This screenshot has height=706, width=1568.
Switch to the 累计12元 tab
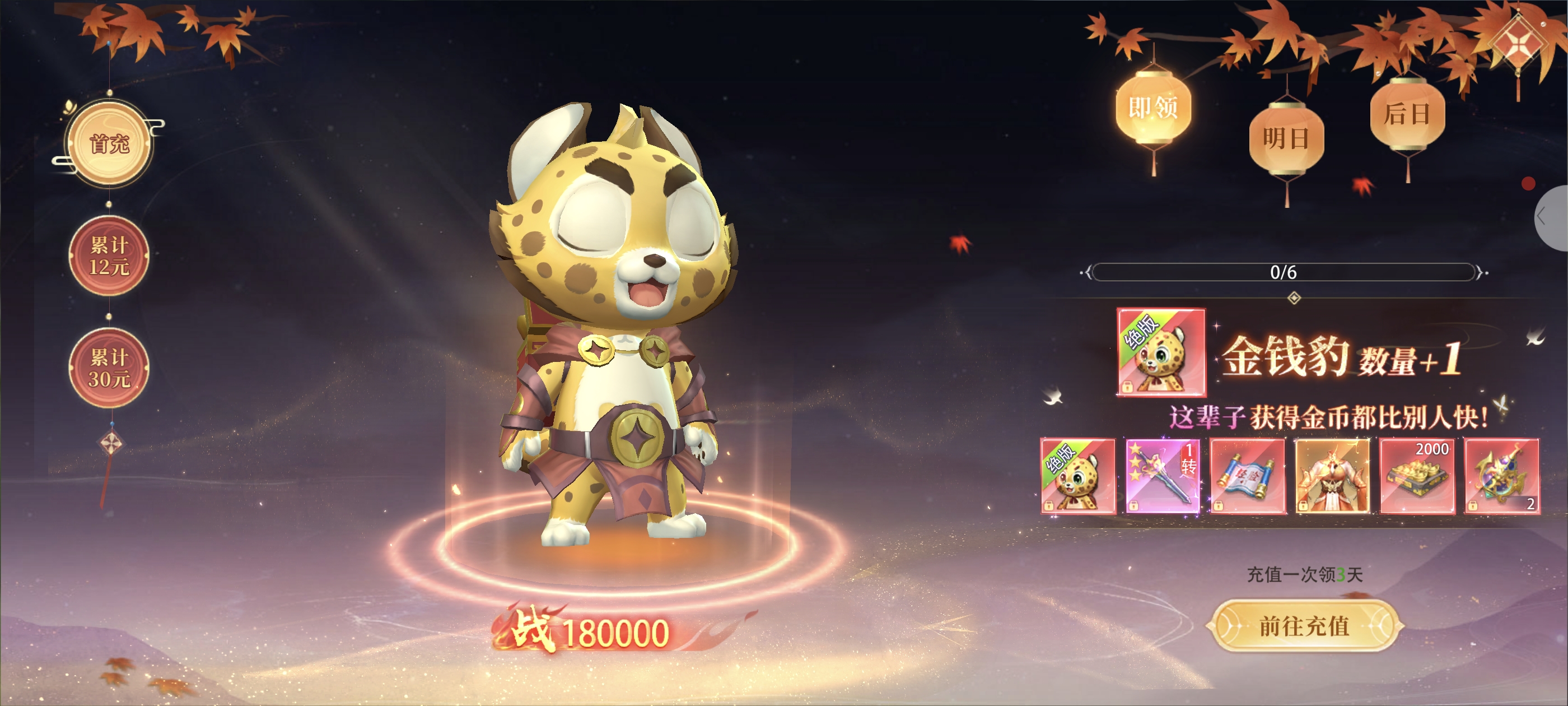[x=110, y=256]
